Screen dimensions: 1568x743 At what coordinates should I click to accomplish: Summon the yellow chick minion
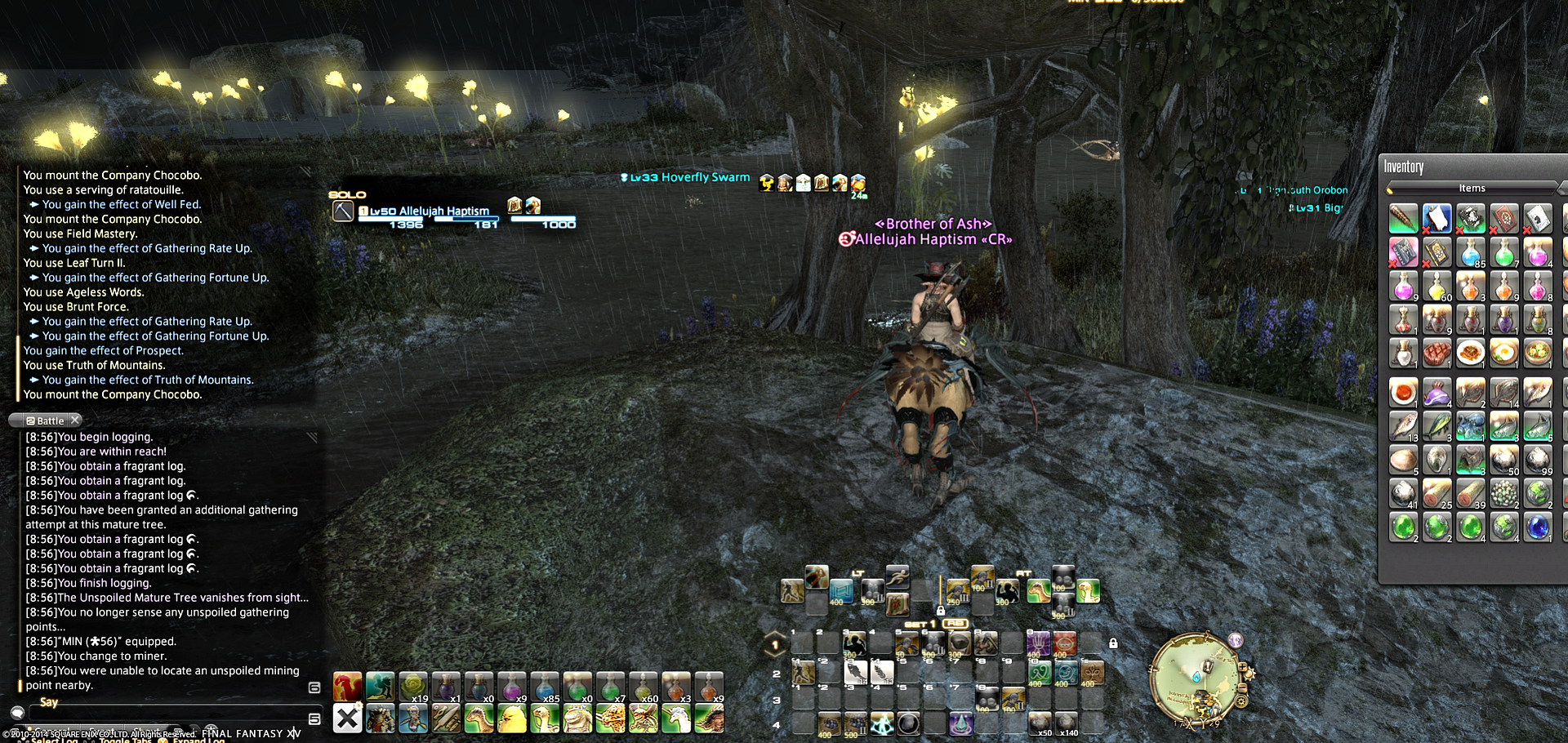pyautogui.click(x=512, y=719)
